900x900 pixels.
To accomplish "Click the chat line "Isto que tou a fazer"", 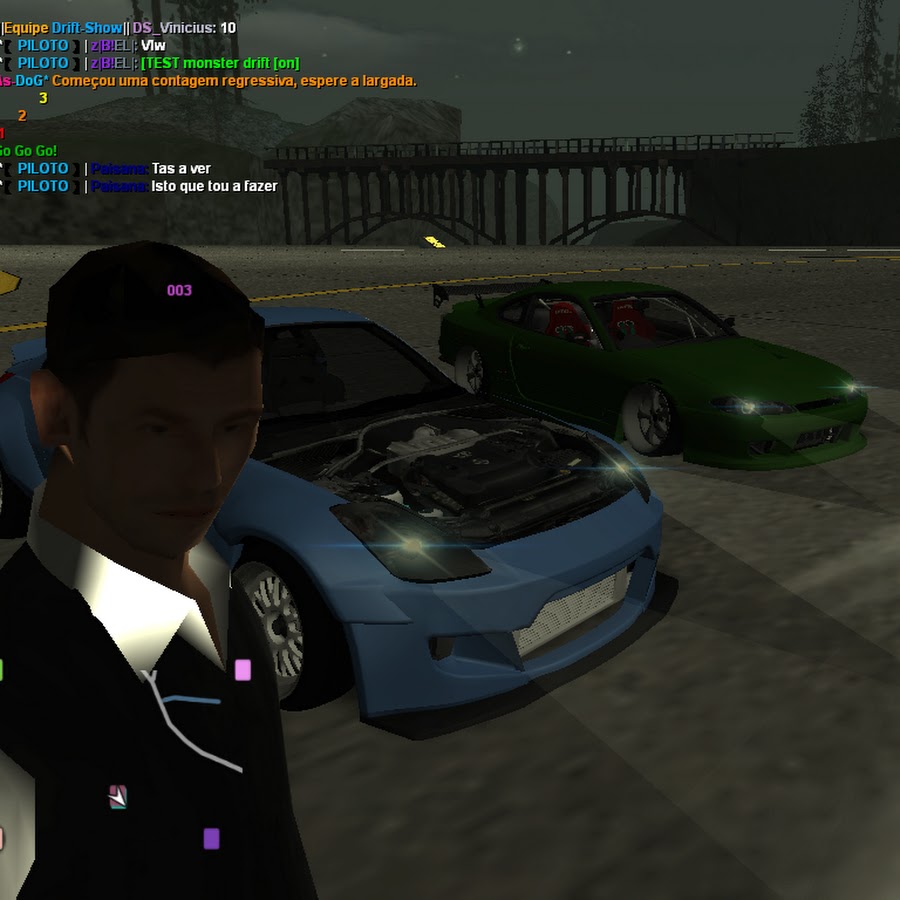I will pos(214,186).
